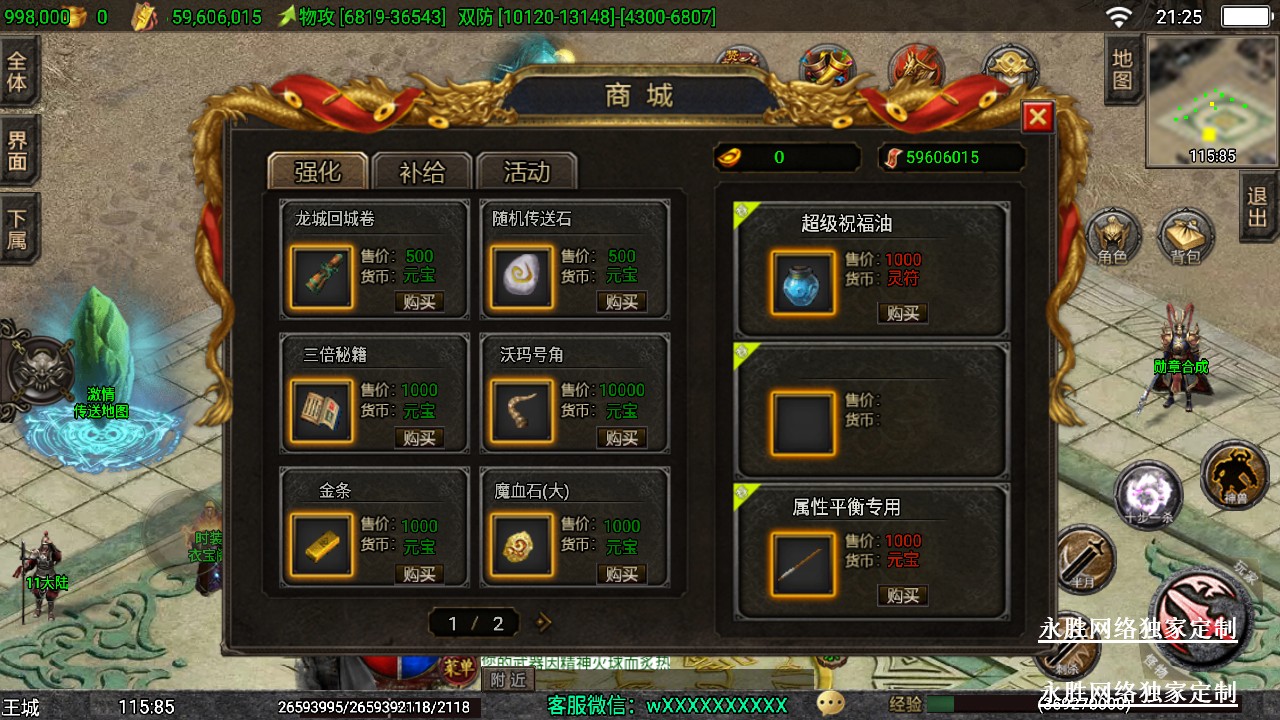Select the 强化 tab
This screenshot has height=720, width=1280.
point(317,172)
